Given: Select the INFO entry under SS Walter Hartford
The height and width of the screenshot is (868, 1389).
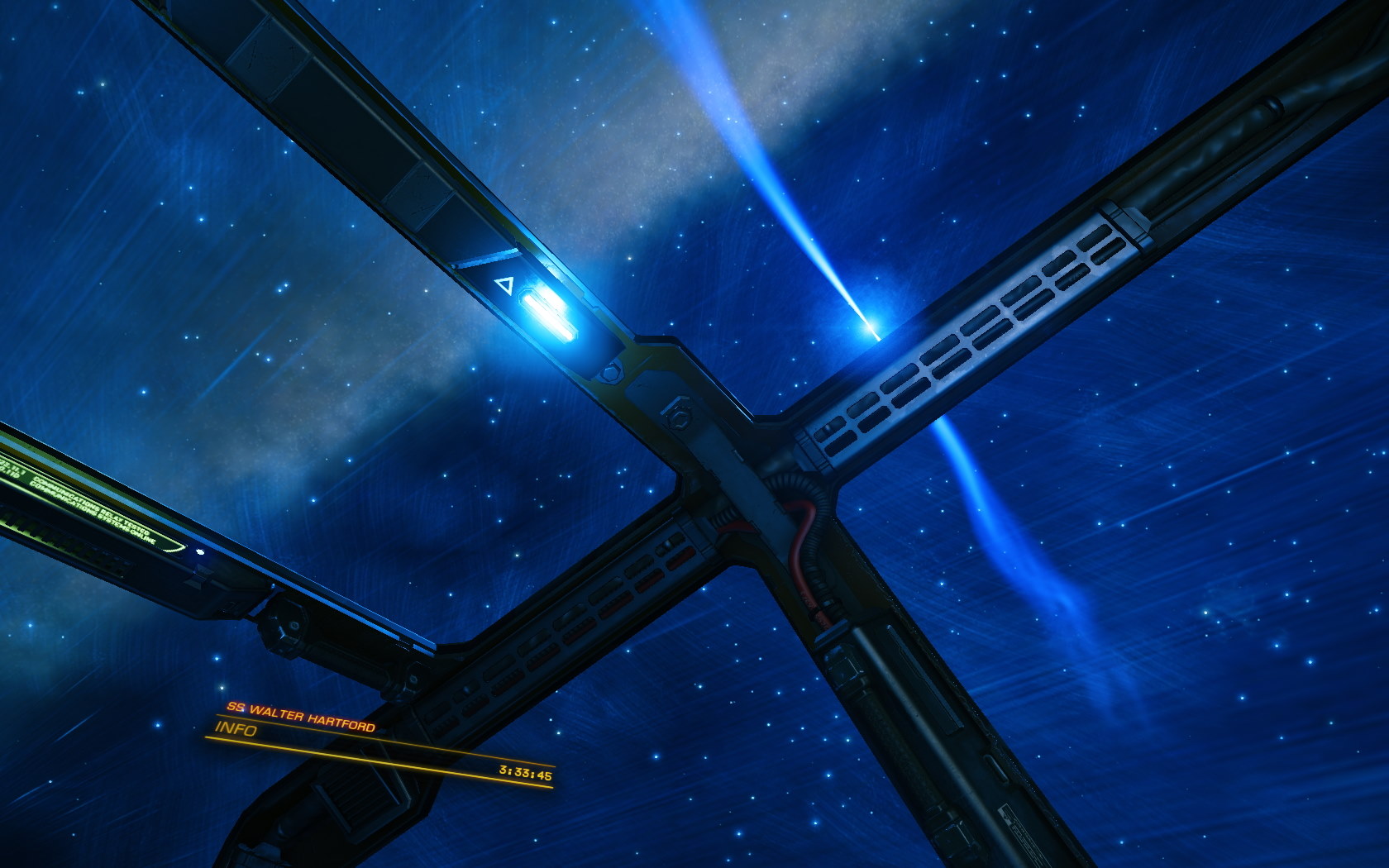Looking at the screenshot, I should (237, 728).
